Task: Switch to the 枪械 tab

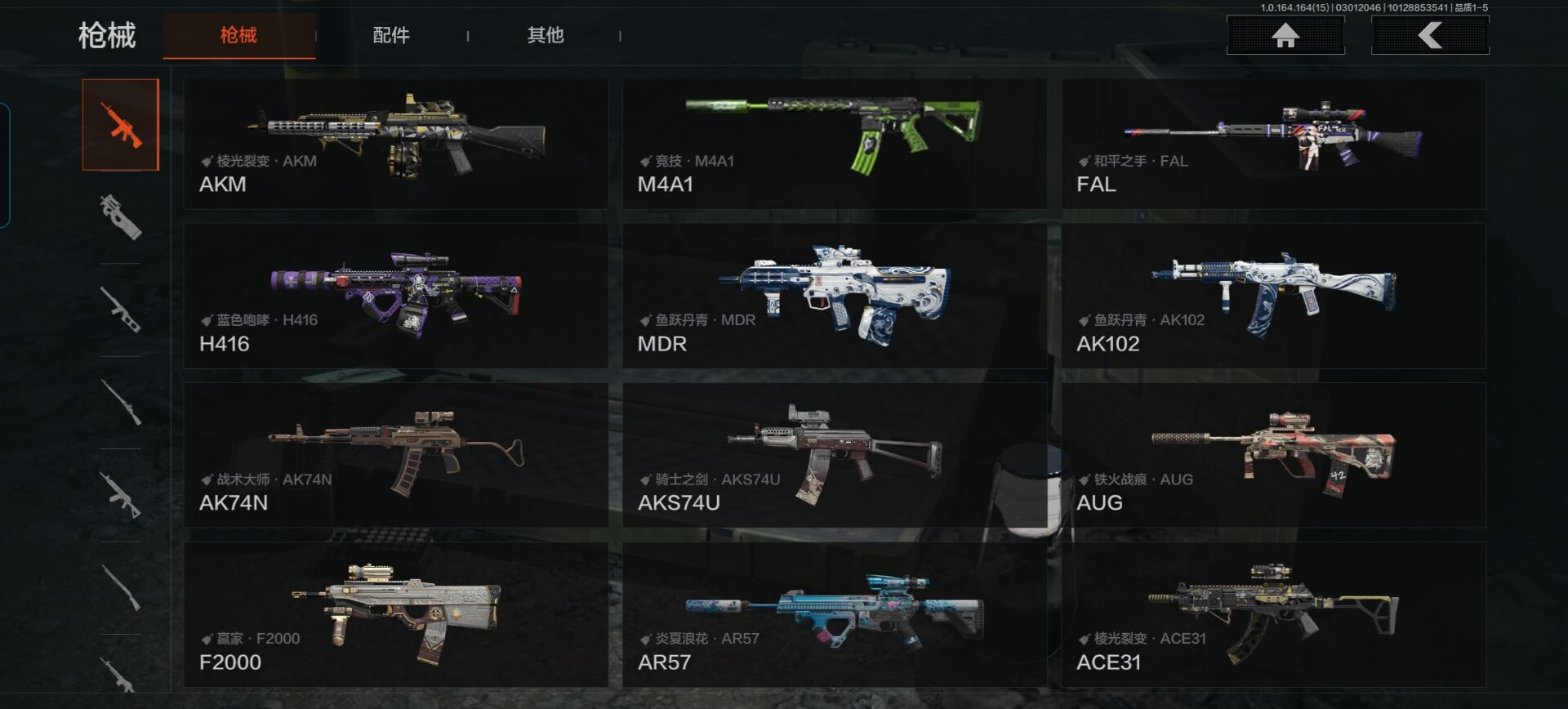Action: (238, 35)
